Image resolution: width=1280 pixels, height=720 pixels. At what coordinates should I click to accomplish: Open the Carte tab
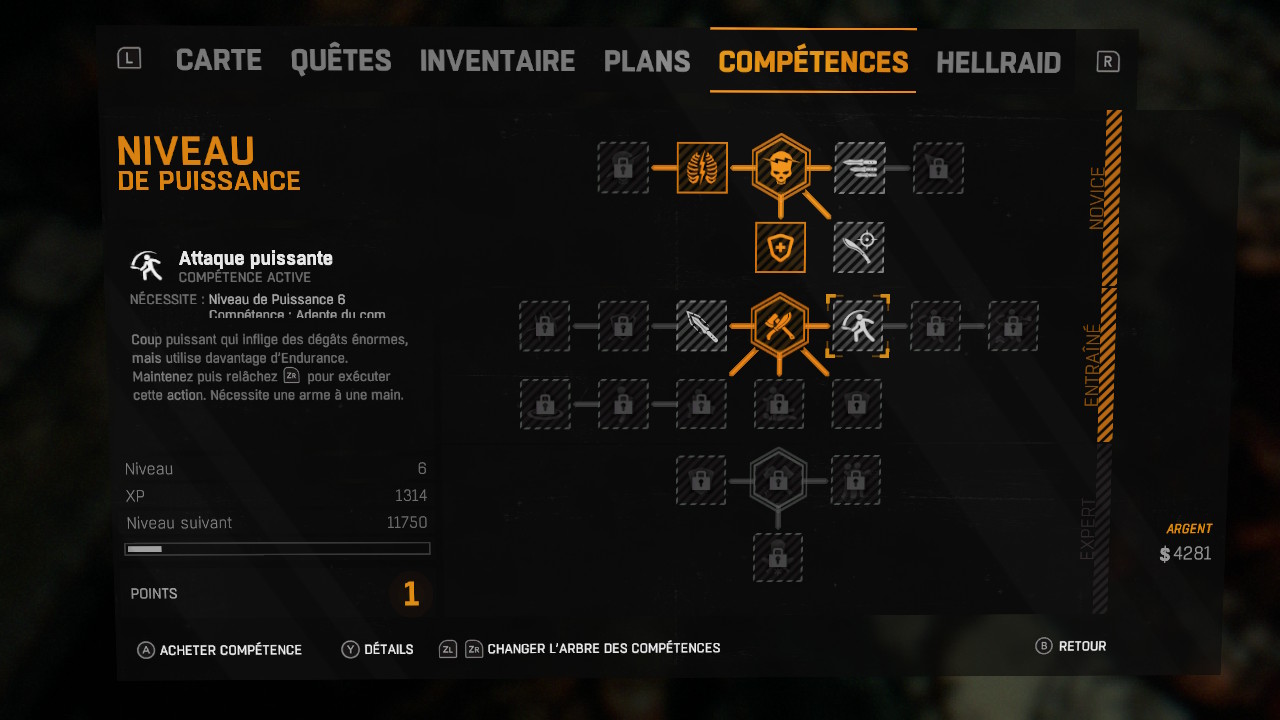click(x=218, y=61)
